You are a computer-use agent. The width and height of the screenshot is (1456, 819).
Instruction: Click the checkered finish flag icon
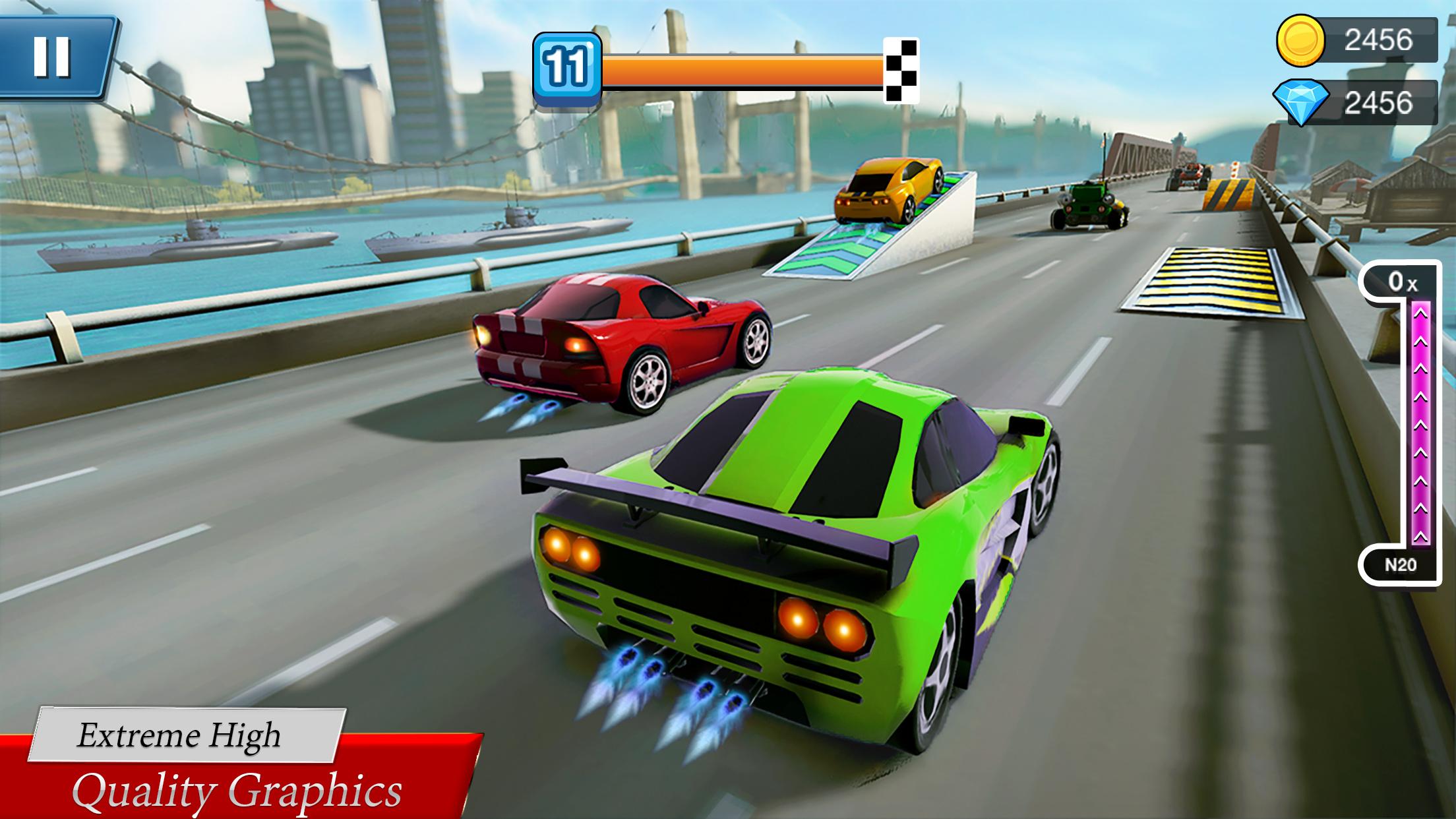point(901,71)
